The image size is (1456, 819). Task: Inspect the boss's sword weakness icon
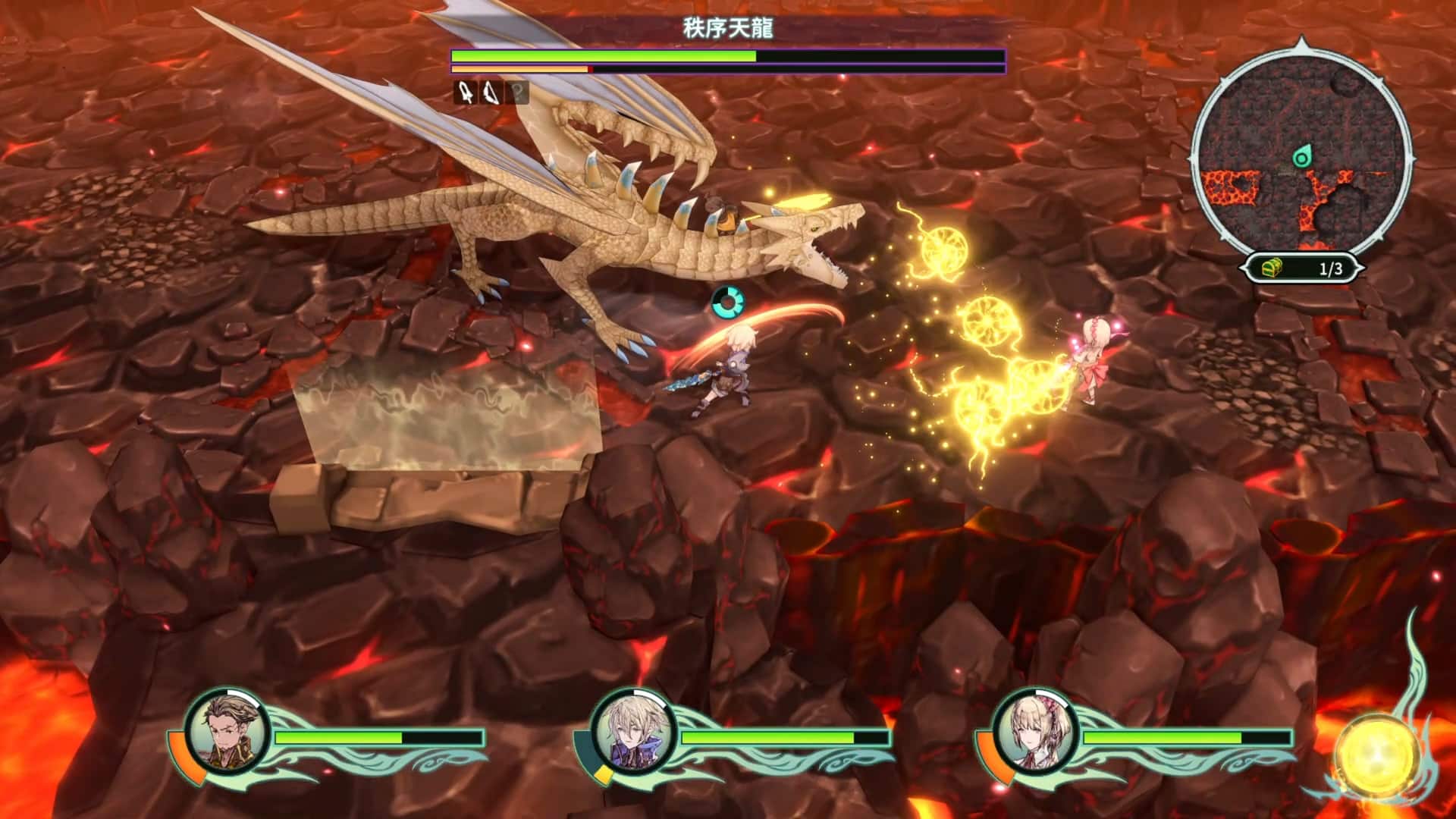[x=465, y=93]
